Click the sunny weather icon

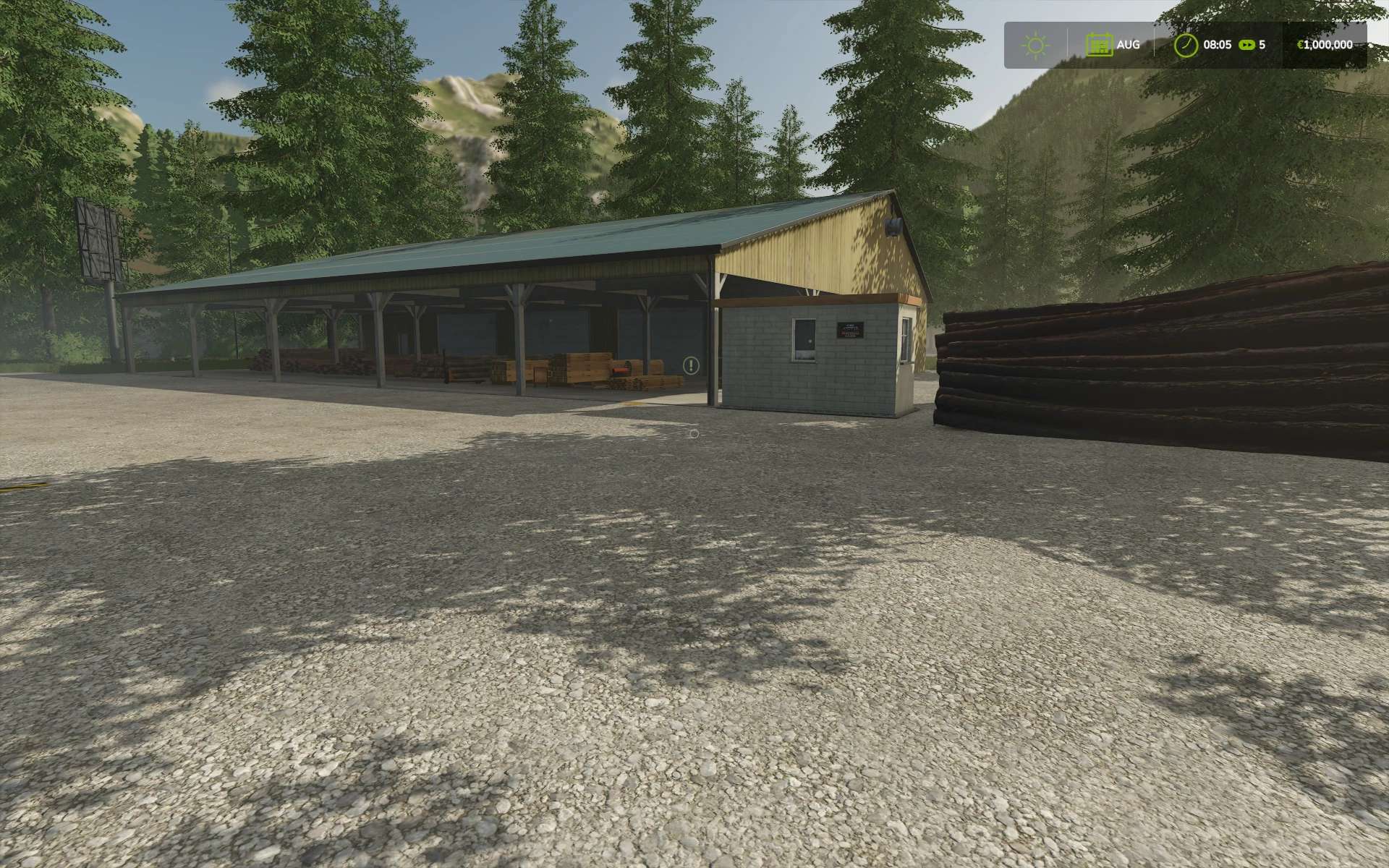(1035, 46)
